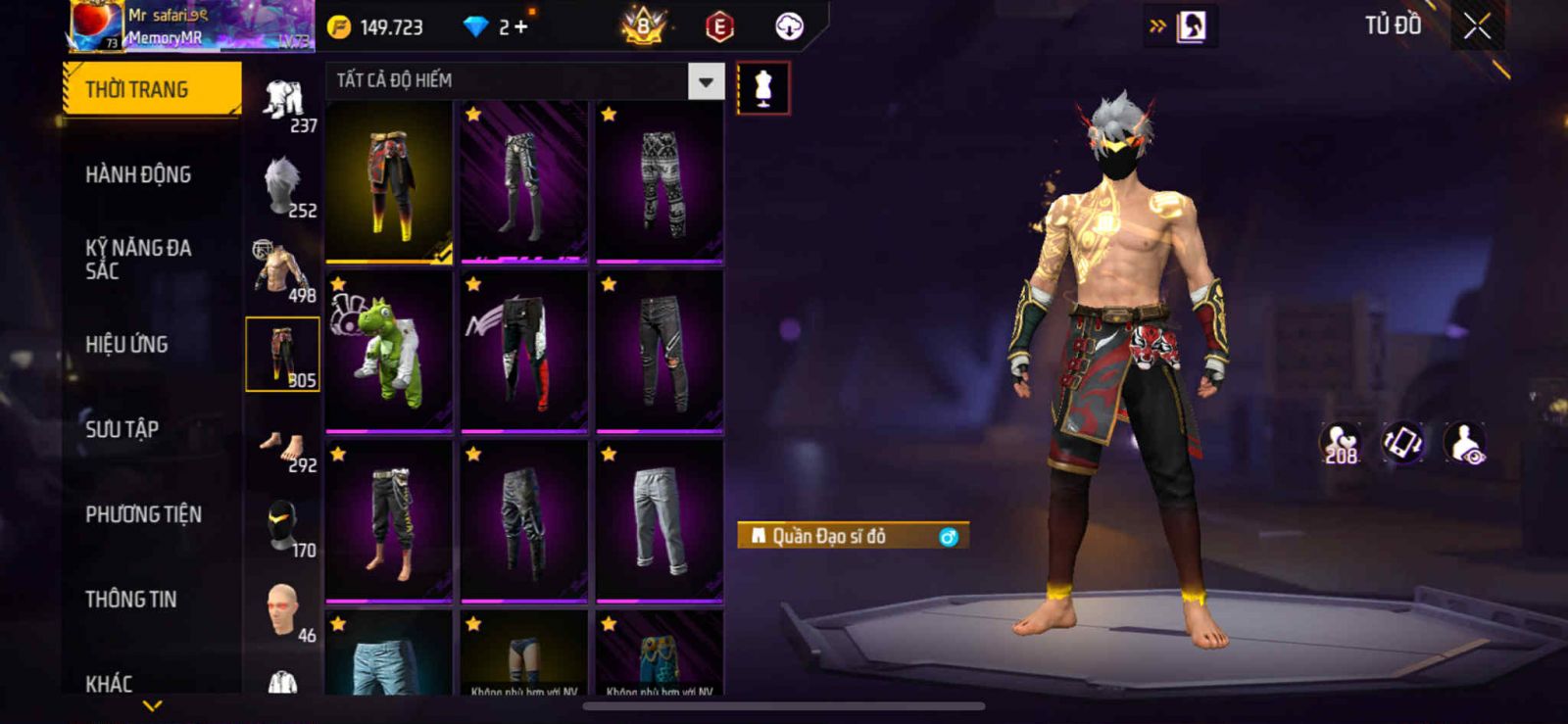Screen dimensions: 1568x724
Task: Open the Thời Trang tab
Action: [x=151, y=89]
